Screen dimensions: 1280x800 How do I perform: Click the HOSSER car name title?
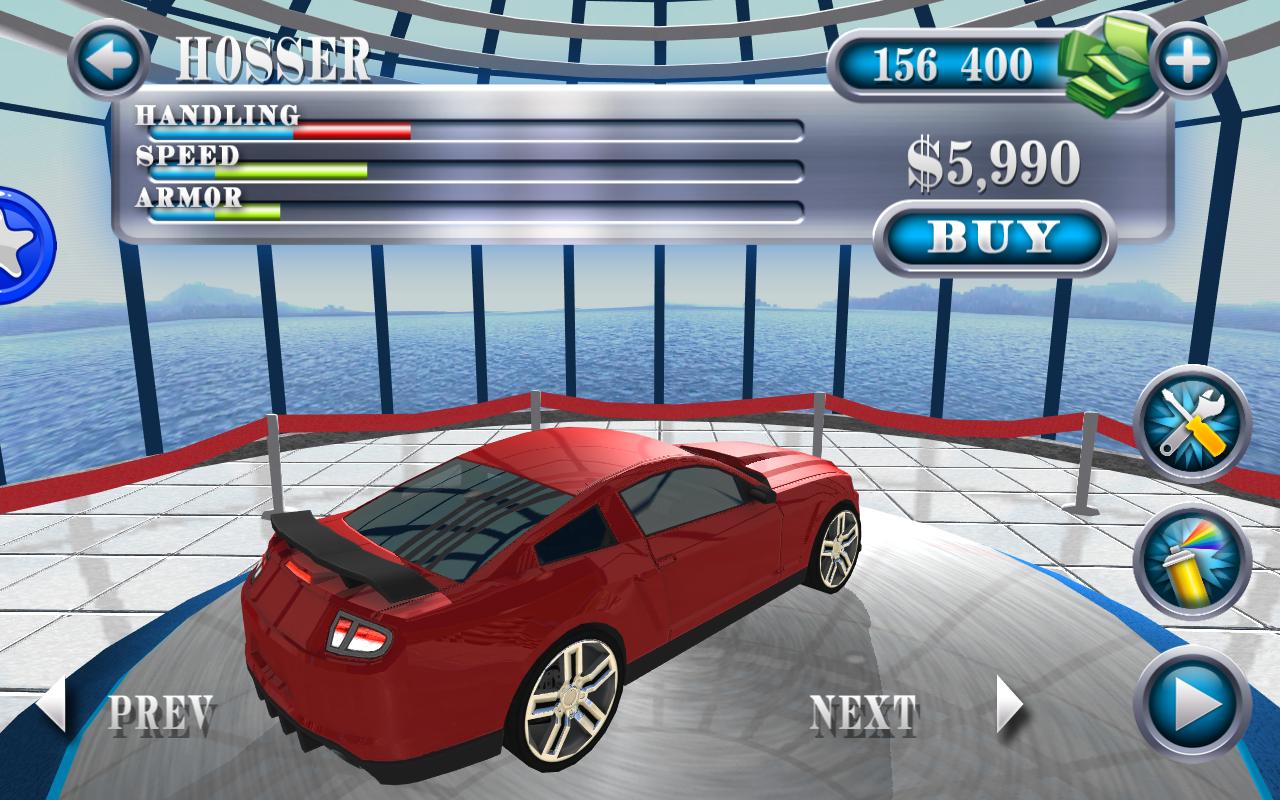(272, 58)
